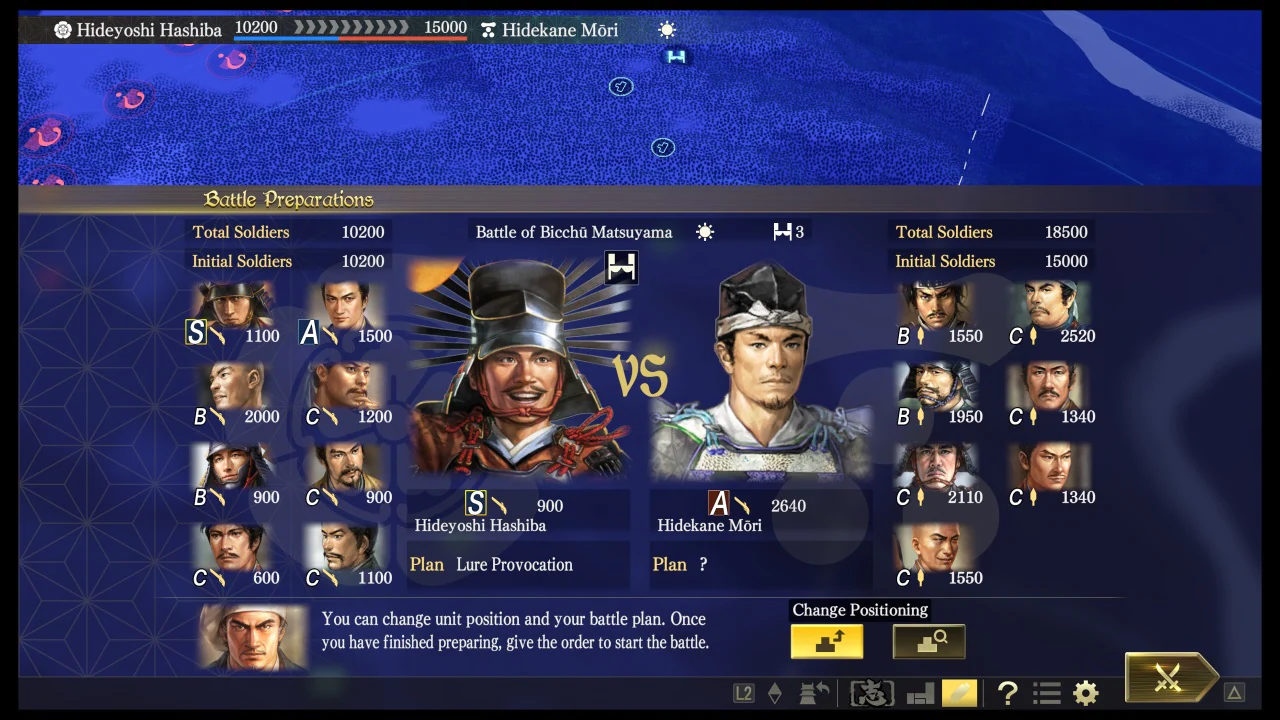Click the yellow Change Positioning button

[x=826, y=641]
